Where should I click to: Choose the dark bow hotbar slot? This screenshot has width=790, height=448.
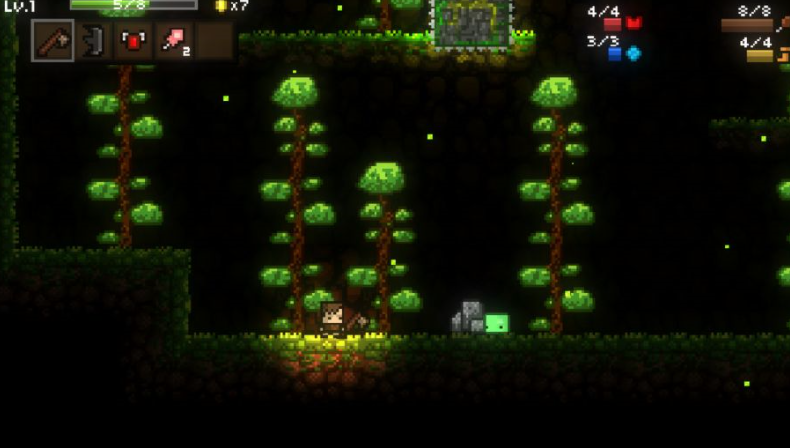coord(93,41)
